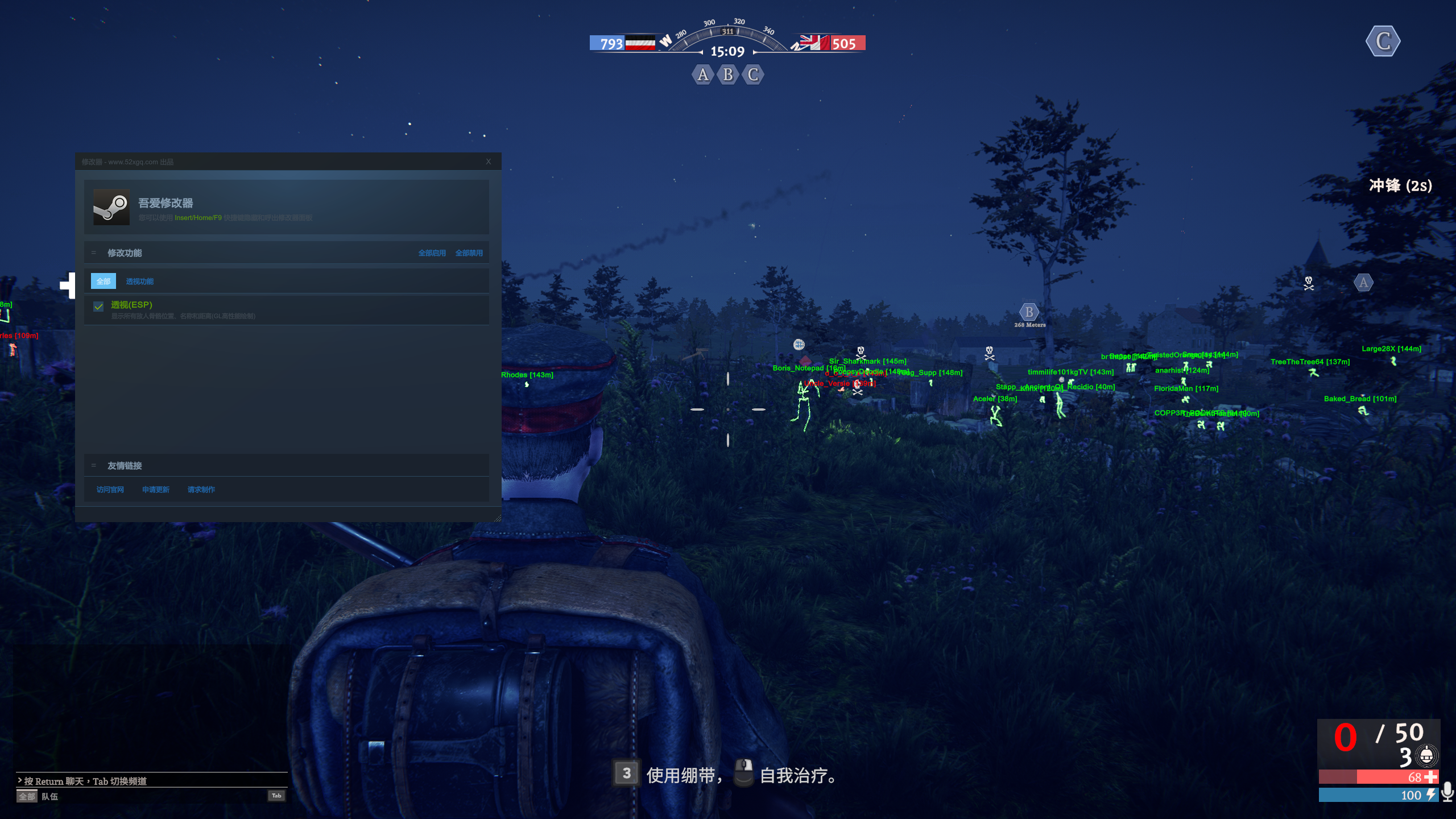
Task: Select objective C below the match timer
Action: click(753, 75)
